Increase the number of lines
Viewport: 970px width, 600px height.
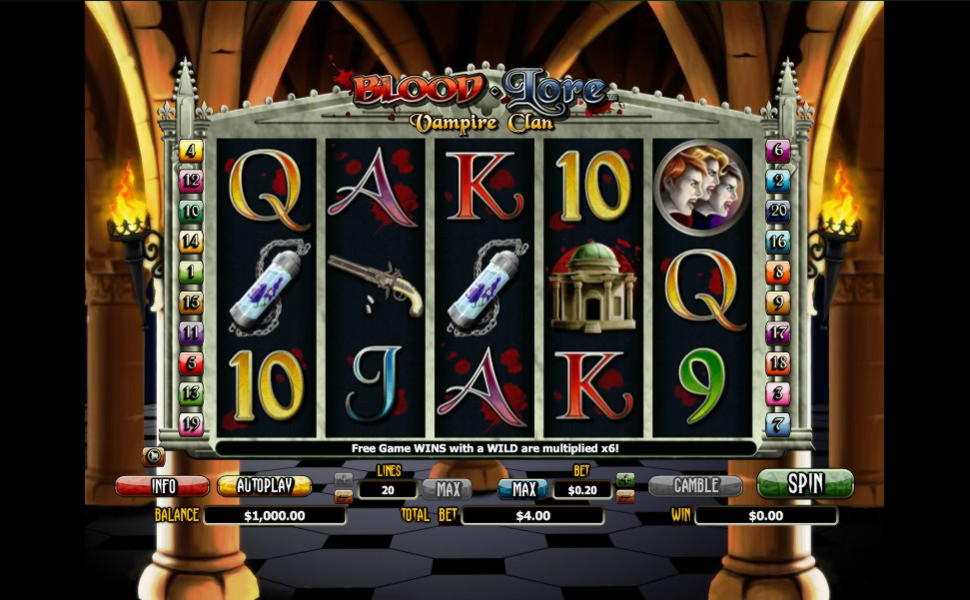pos(343,480)
